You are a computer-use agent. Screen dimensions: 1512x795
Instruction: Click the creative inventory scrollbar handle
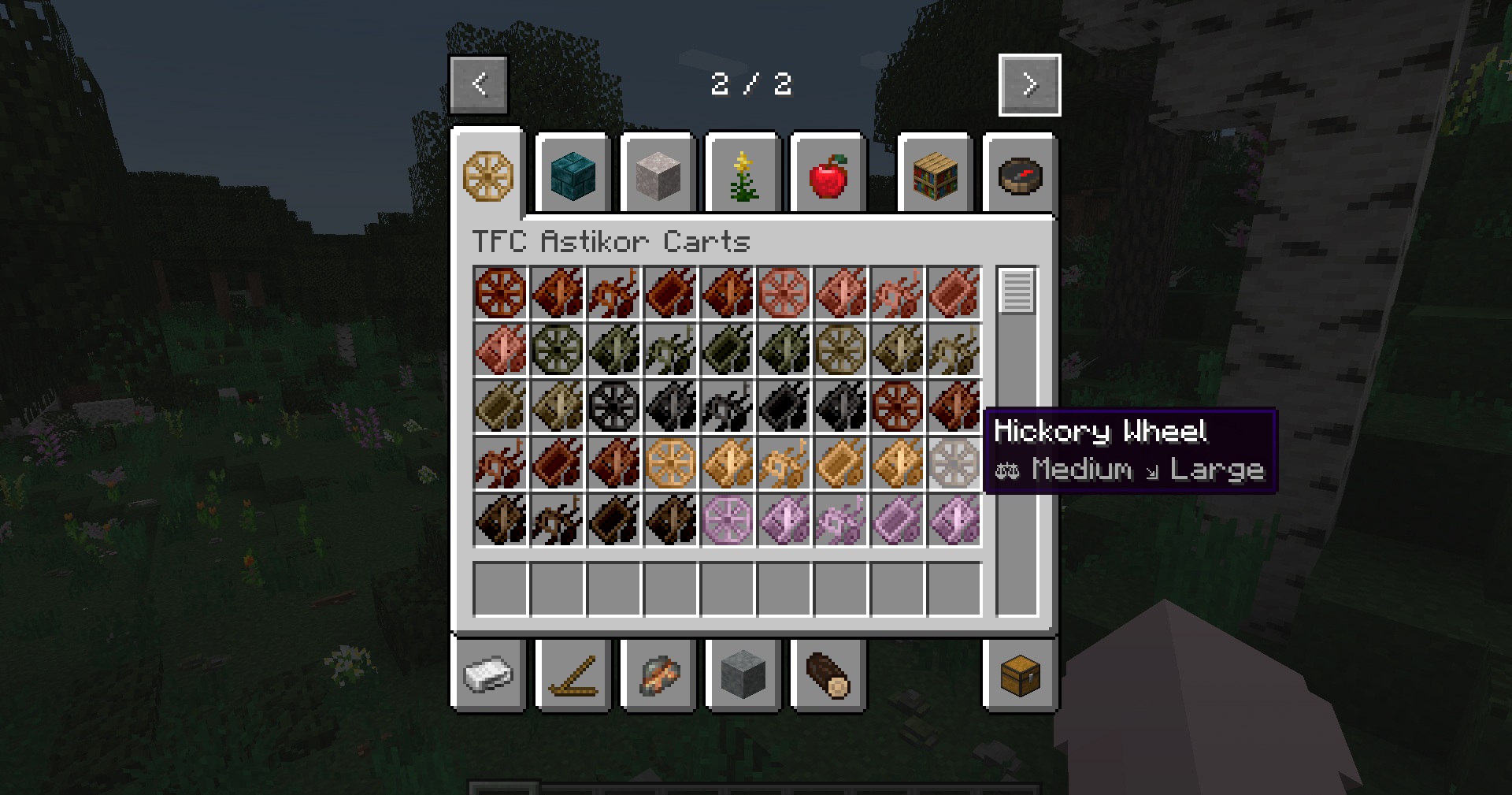(1017, 292)
